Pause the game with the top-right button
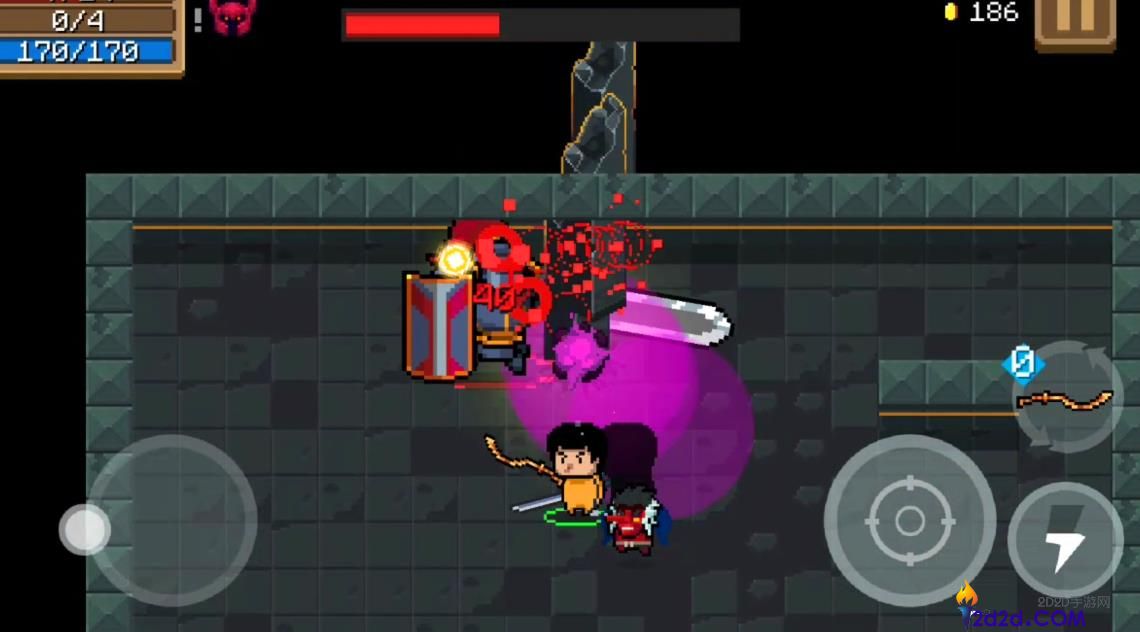 pyautogui.click(x=1074, y=20)
